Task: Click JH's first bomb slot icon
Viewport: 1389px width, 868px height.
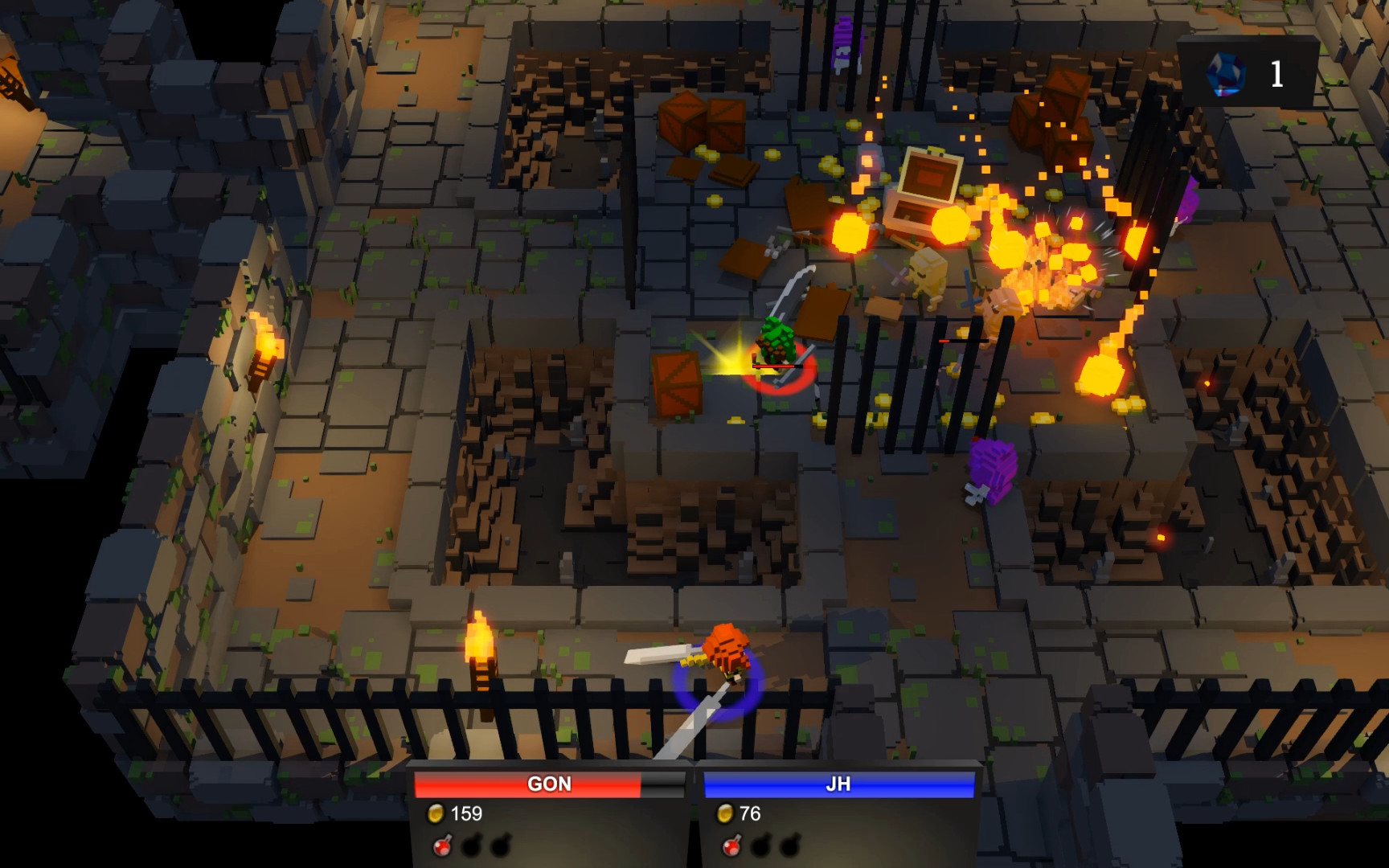Action: pyautogui.click(x=761, y=845)
